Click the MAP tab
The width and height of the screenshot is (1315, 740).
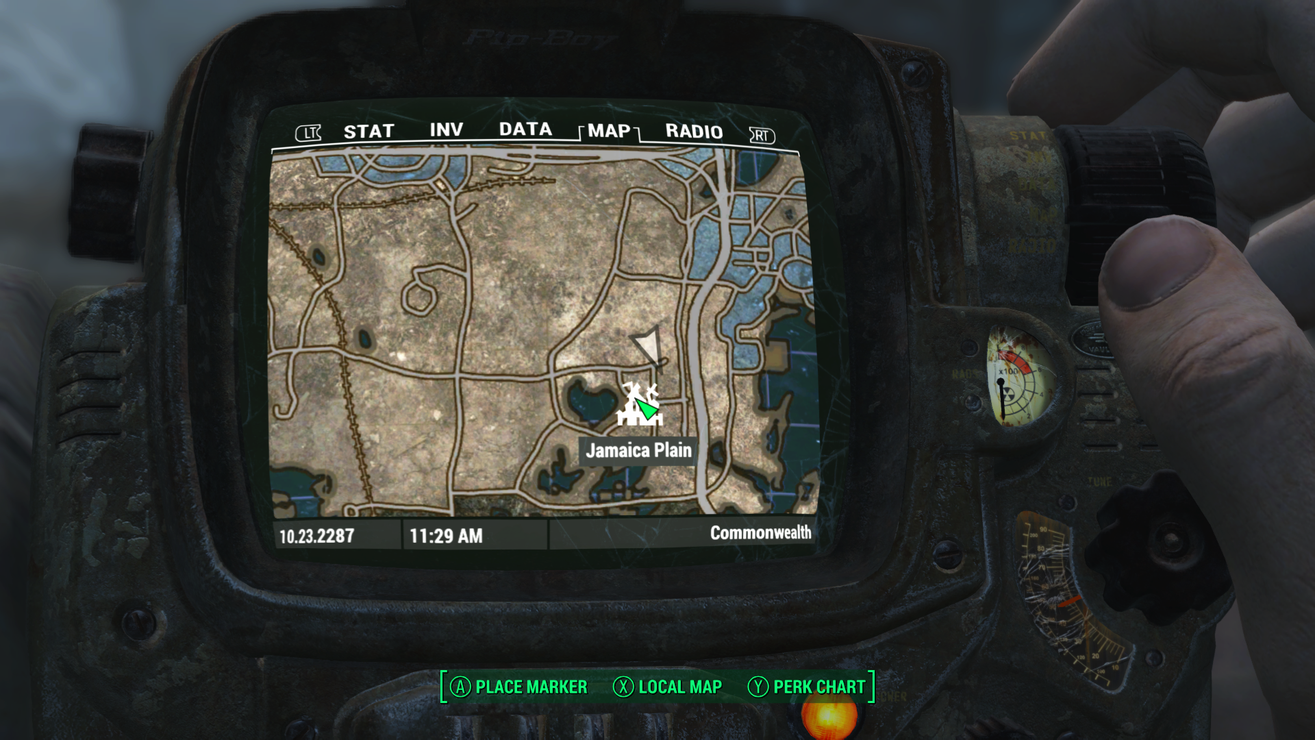(x=609, y=131)
